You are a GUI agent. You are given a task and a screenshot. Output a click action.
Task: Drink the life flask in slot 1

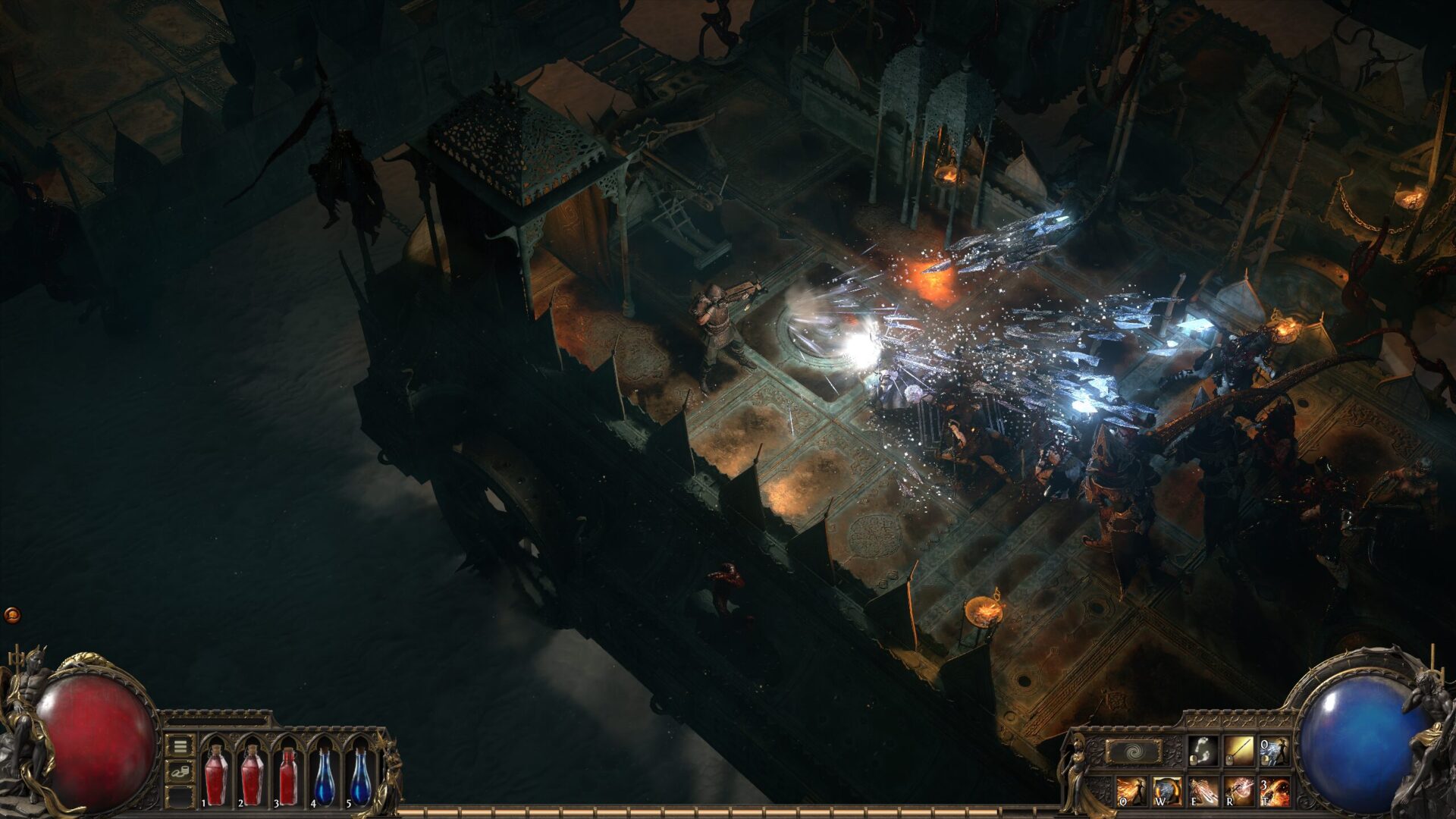point(216,776)
